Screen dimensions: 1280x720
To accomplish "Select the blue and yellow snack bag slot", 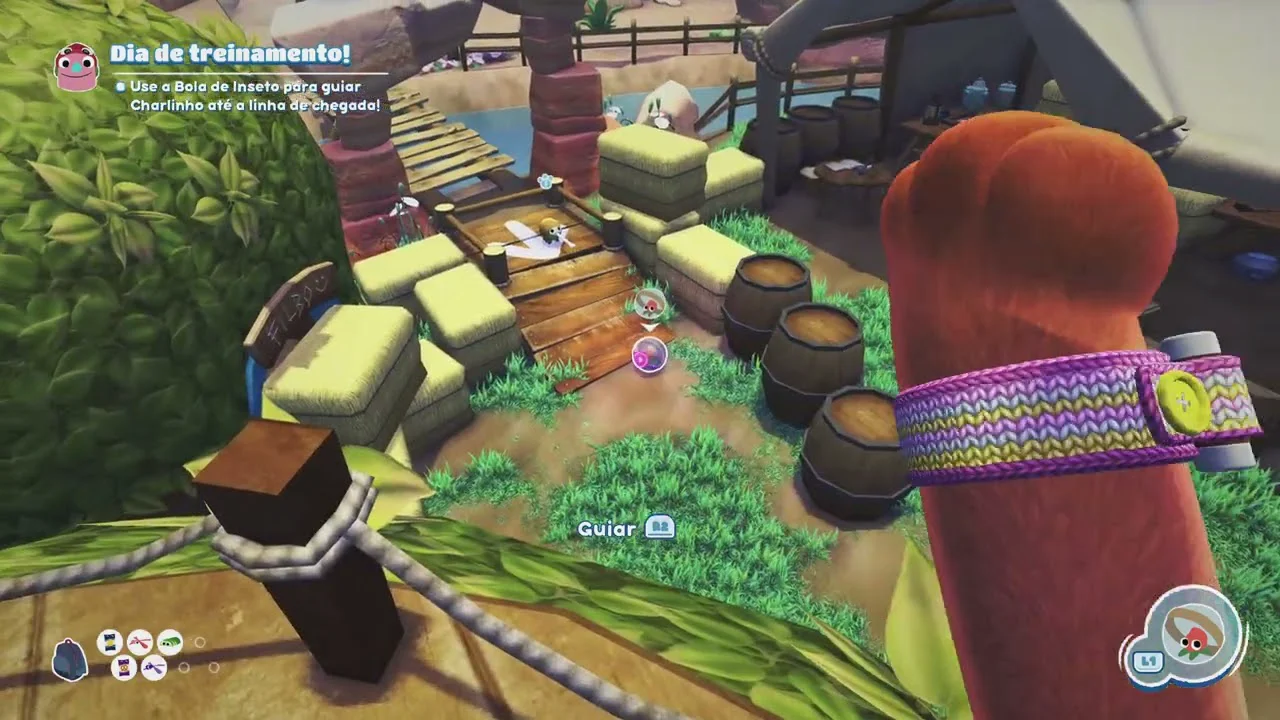I will pyautogui.click(x=110, y=642).
